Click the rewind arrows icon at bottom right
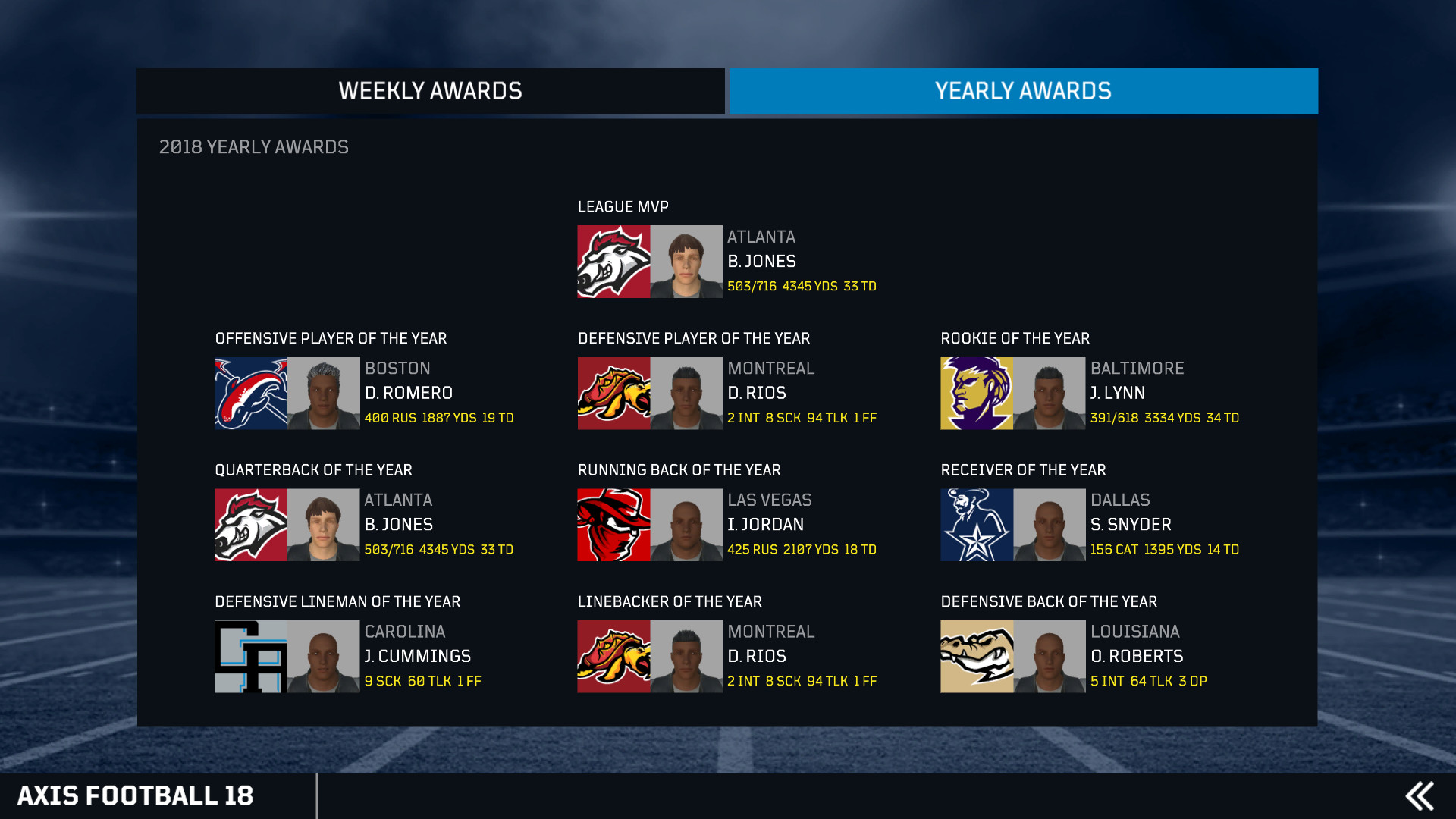 pyautogui.click(x=1421, y=796)
